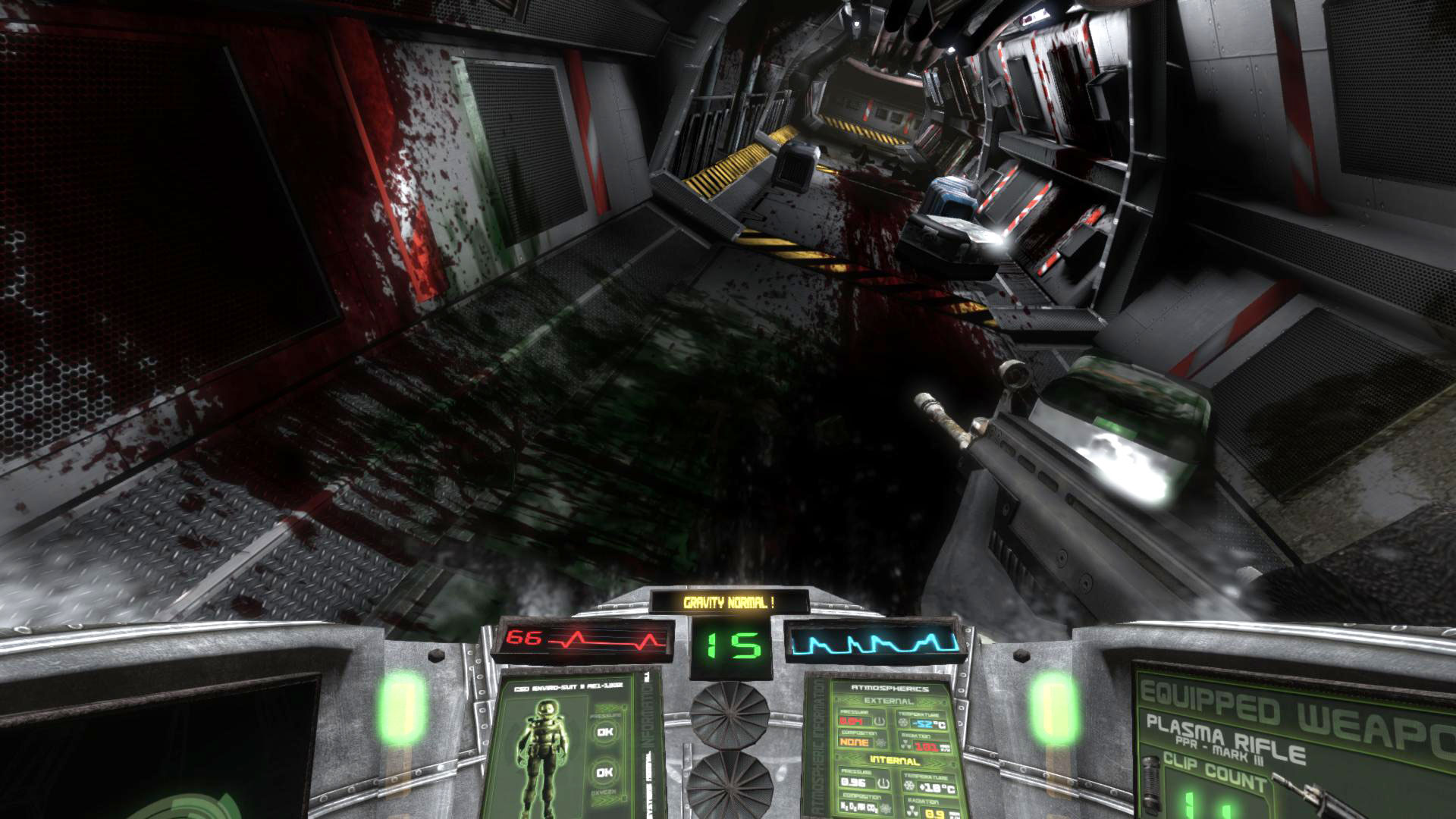1456x819 pixels.
Task: Toggle the PRESSURE OK indicator
Action: point(604,732)
